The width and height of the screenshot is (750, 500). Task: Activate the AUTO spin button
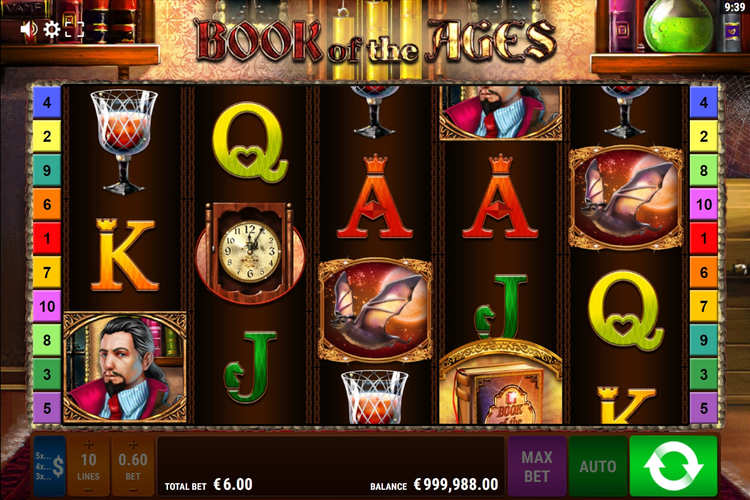pyautogui.click(x=598, y=466)
